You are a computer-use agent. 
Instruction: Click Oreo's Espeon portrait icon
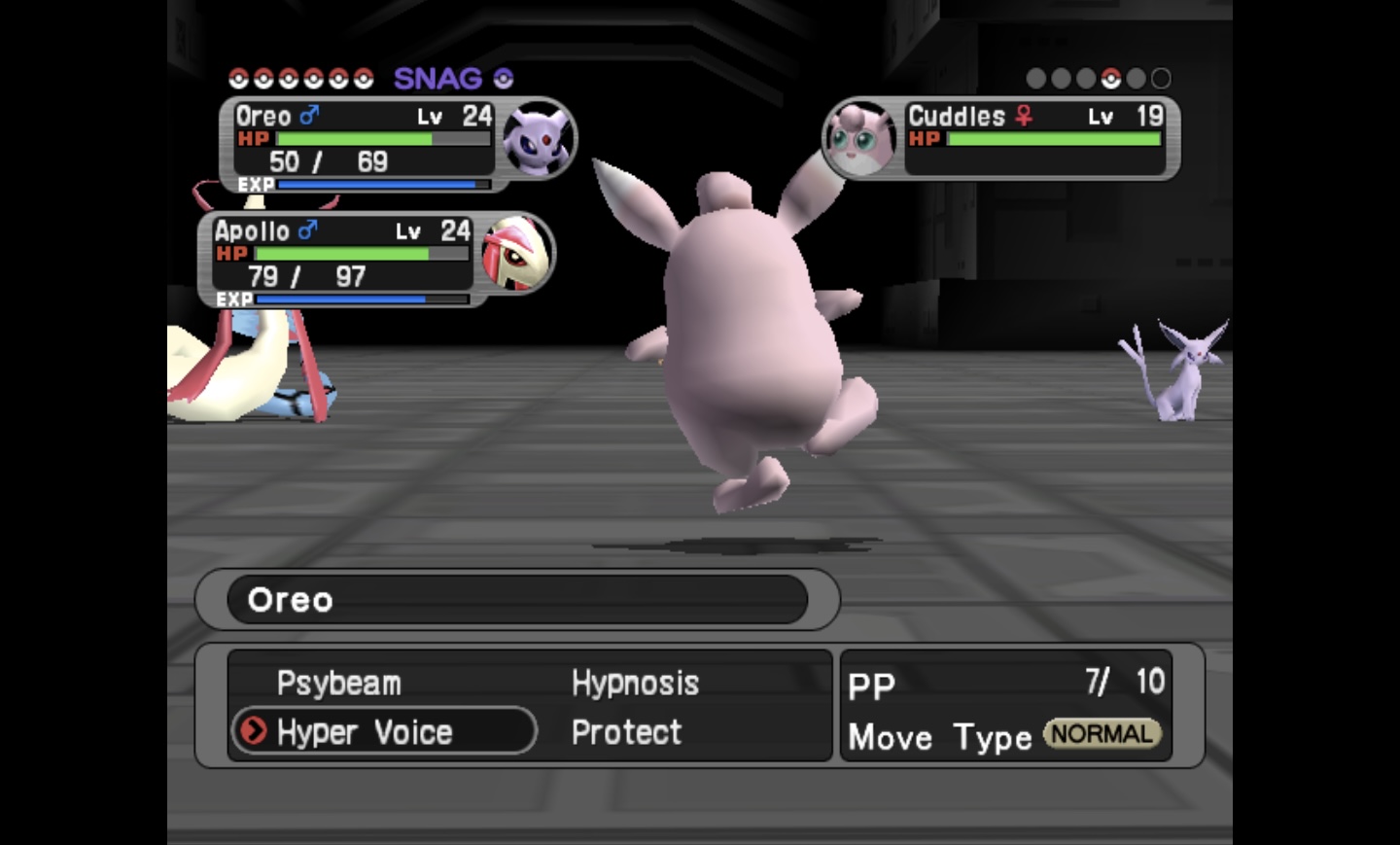click(x=539, y=140)
